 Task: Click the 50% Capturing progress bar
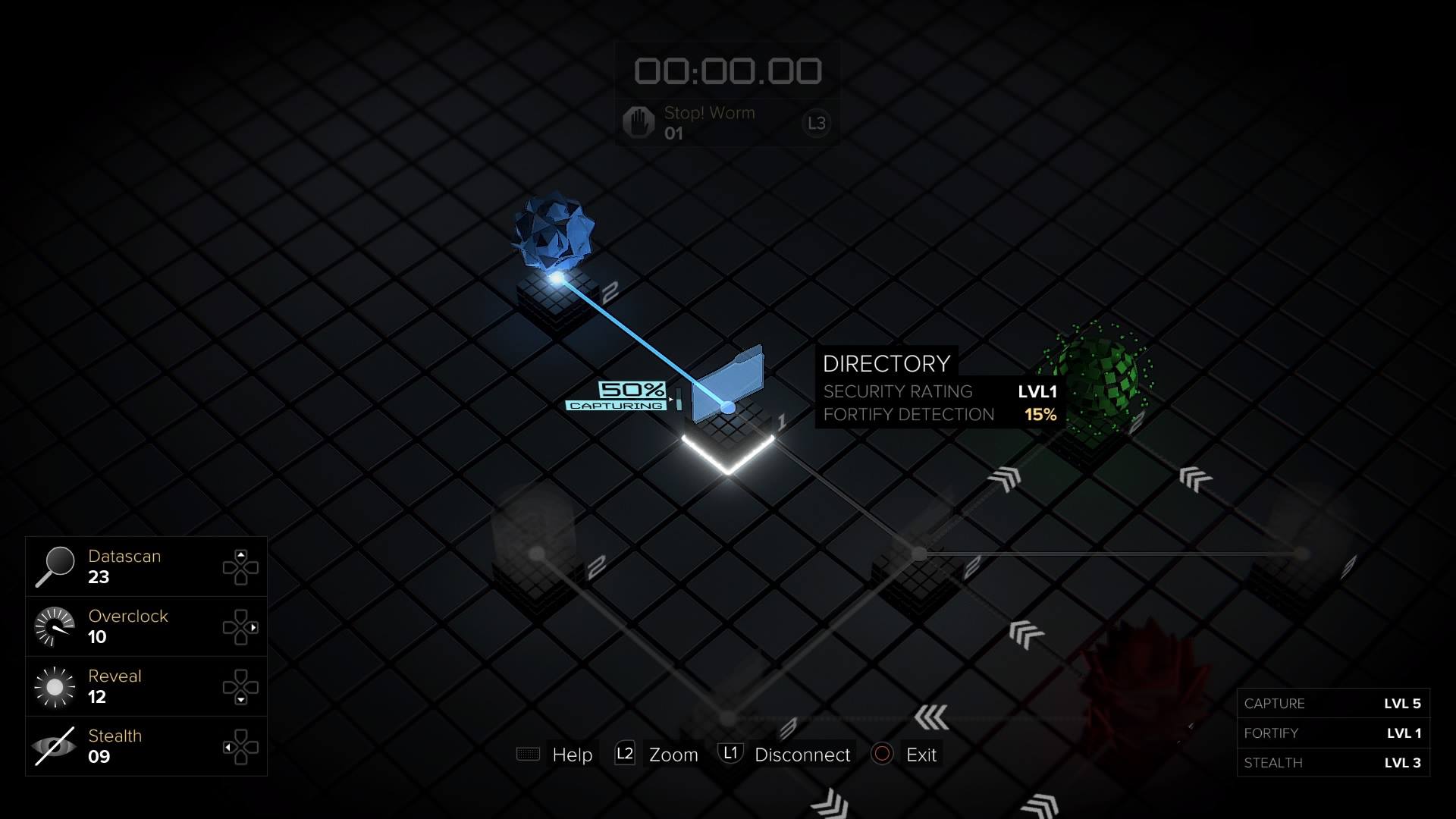coord(629,396)
